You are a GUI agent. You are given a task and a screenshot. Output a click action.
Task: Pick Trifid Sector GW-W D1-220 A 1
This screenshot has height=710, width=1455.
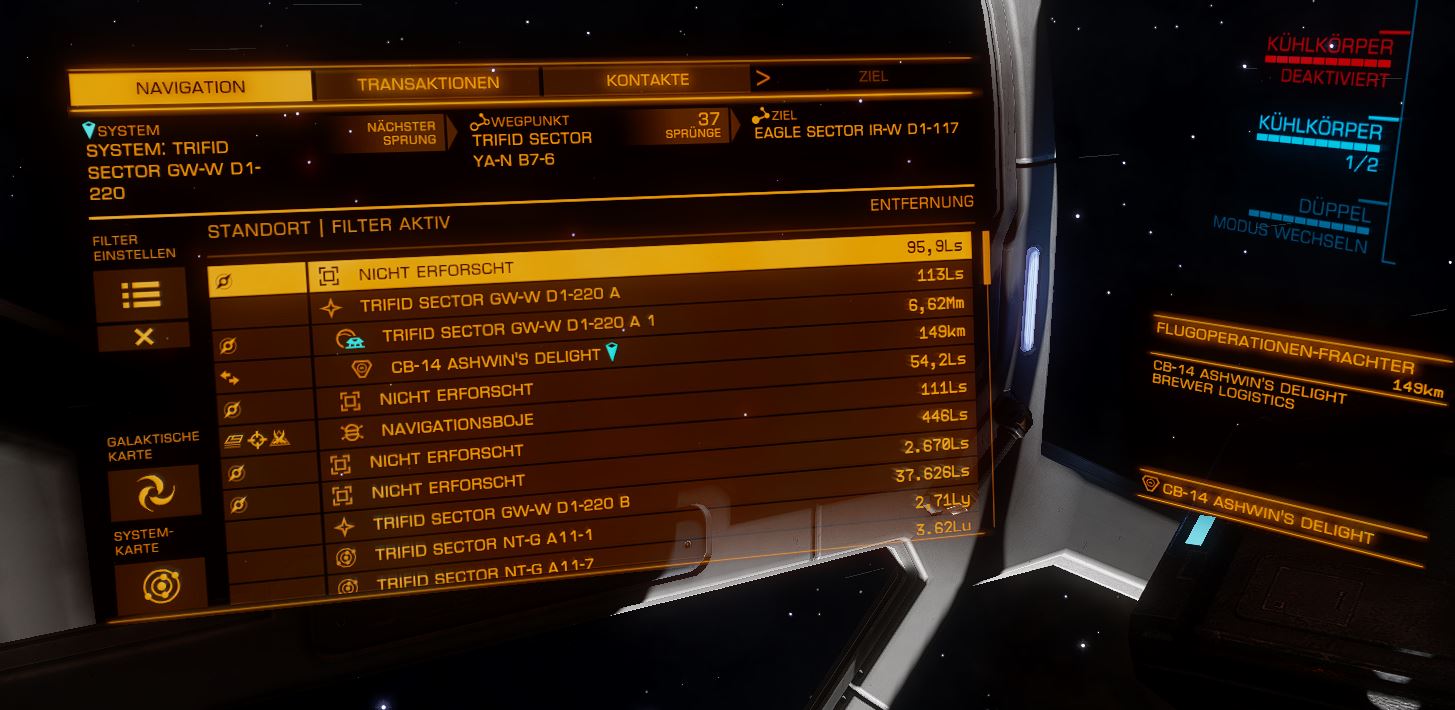(x=518, y=327)
